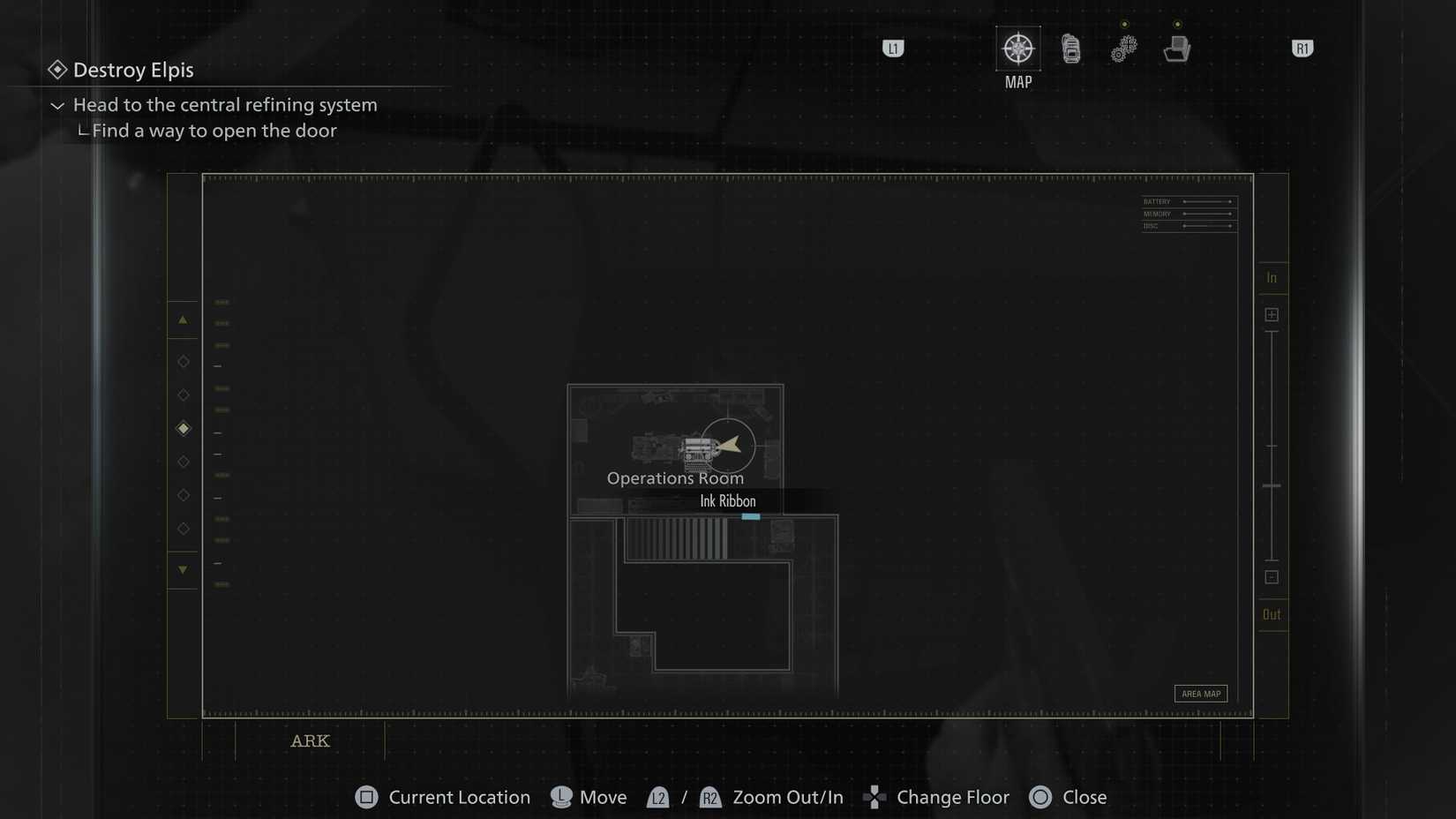
Task: Select the currently highlighted floor diamond marker
Action: pos(184,428)
